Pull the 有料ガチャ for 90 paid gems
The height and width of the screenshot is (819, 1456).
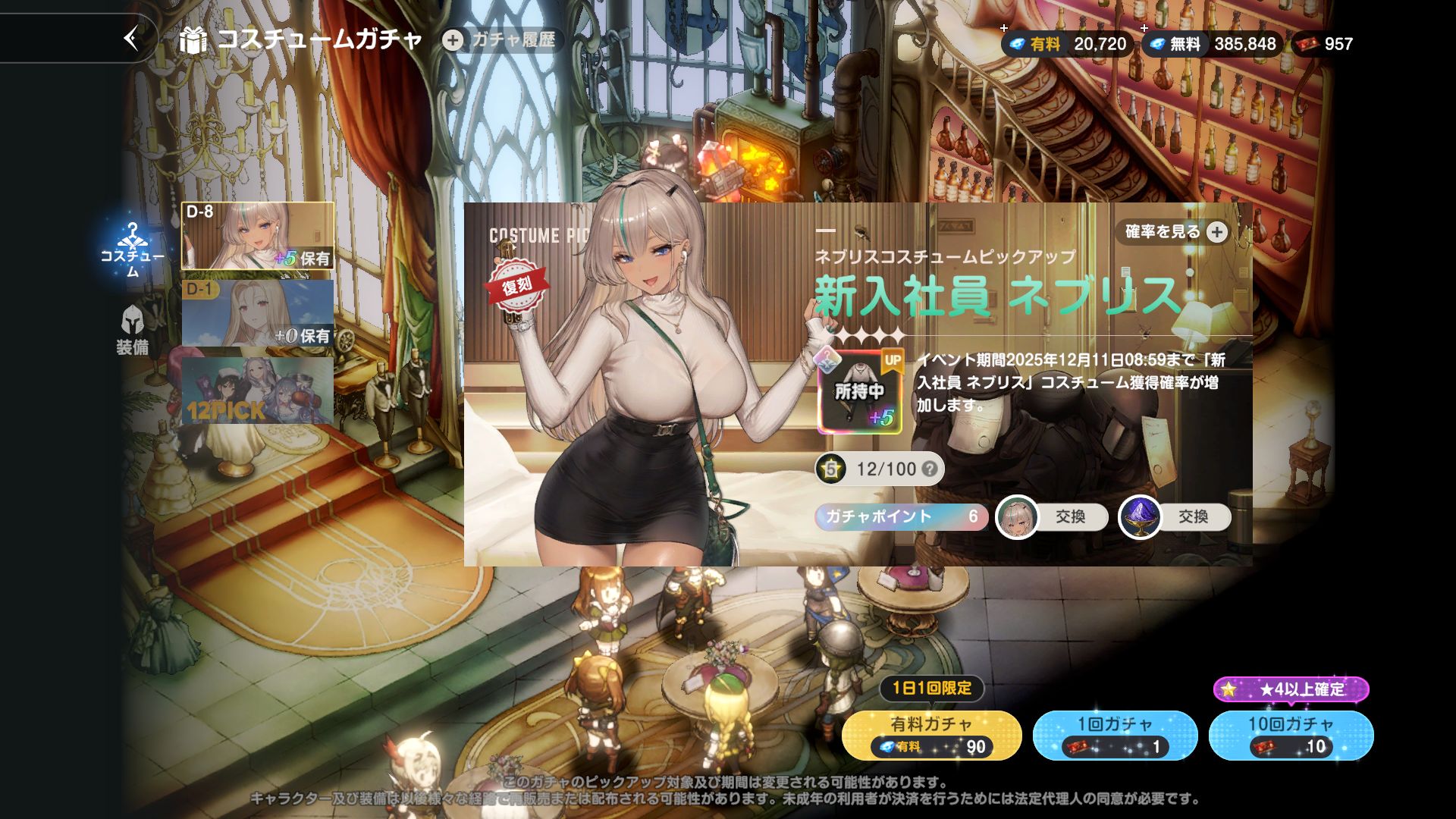[x=931, y=735]
